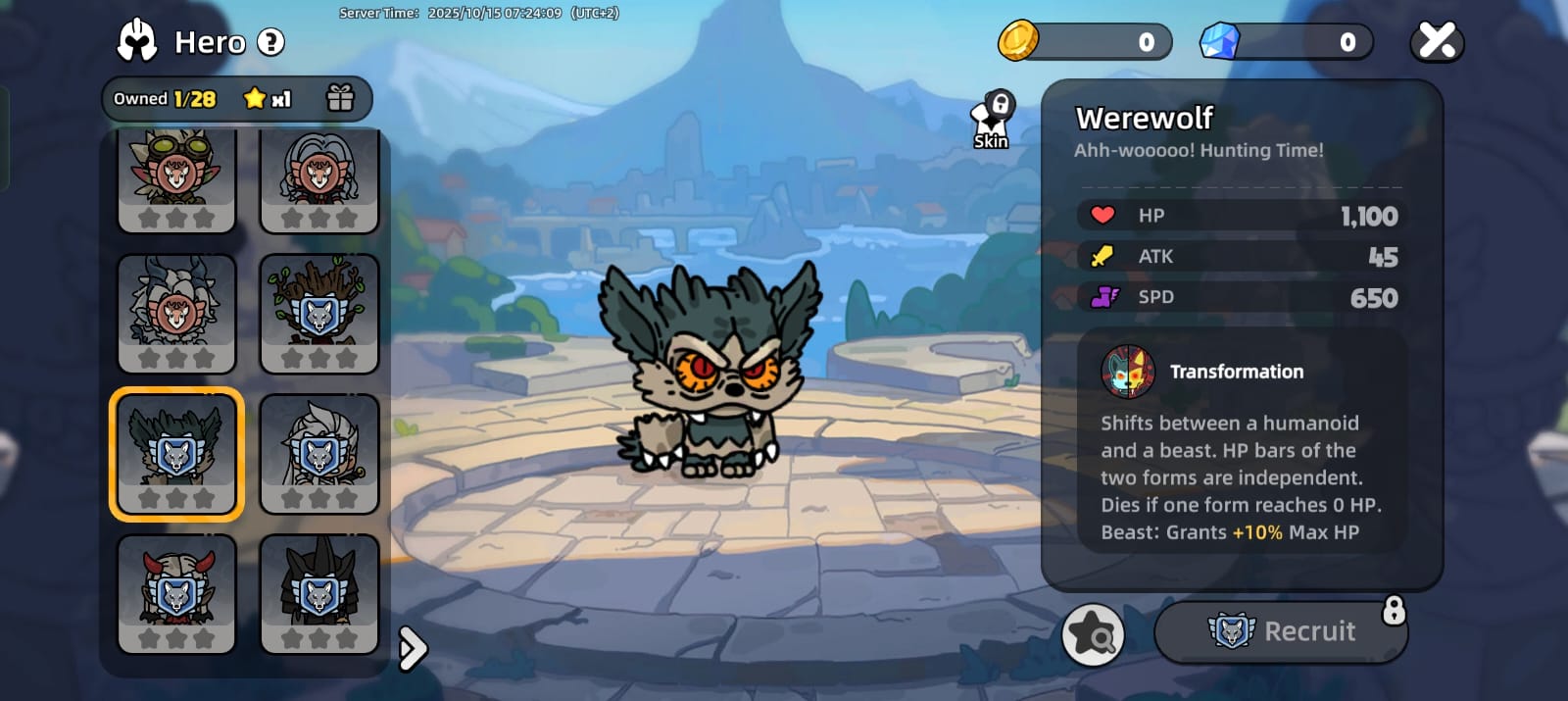The image size is (1568, 701).
Task: Choose the selected Werewolf hero card
Action: (176, 454)
